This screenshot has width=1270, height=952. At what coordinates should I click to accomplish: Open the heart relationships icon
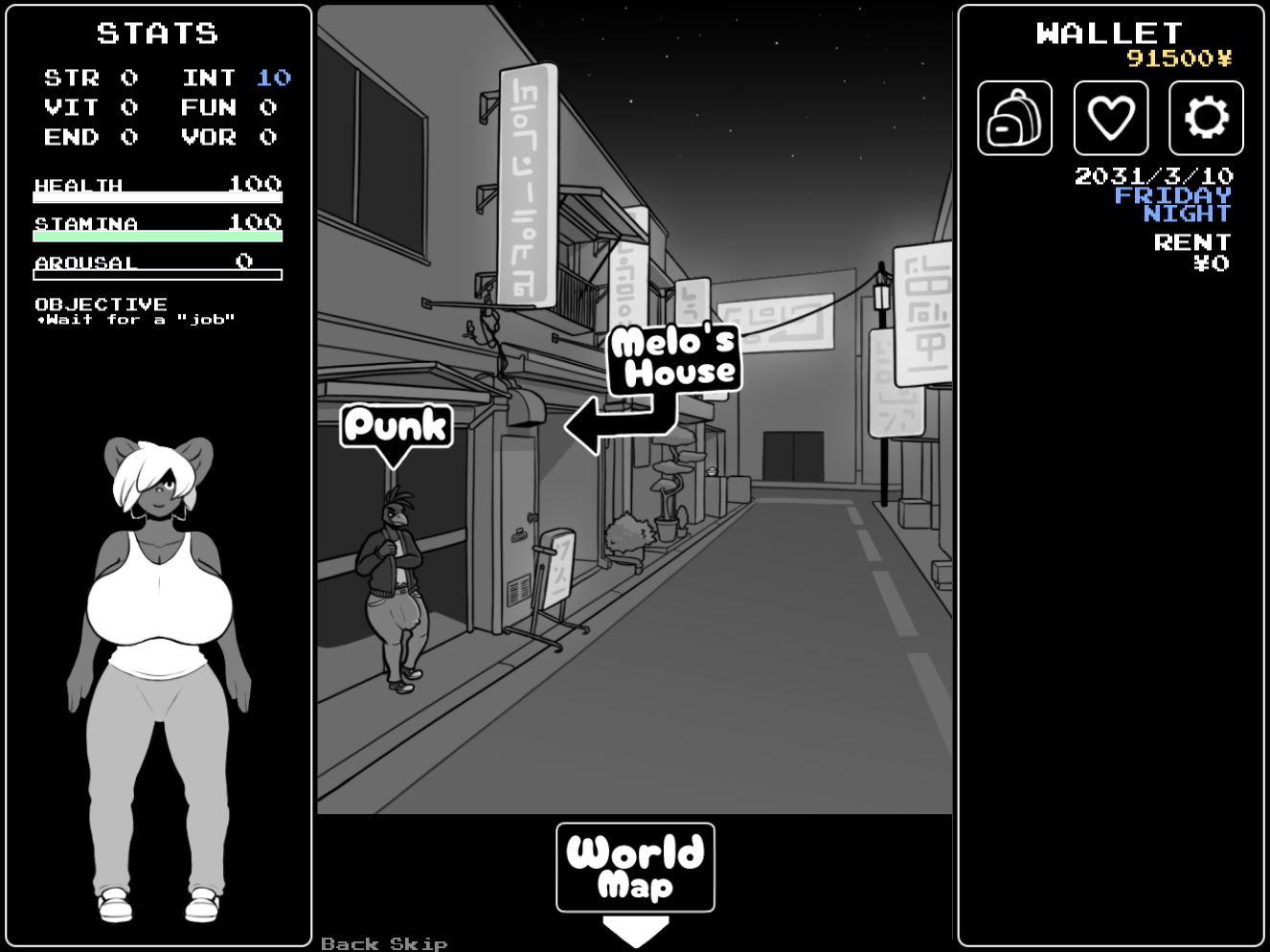point(1109,118)
